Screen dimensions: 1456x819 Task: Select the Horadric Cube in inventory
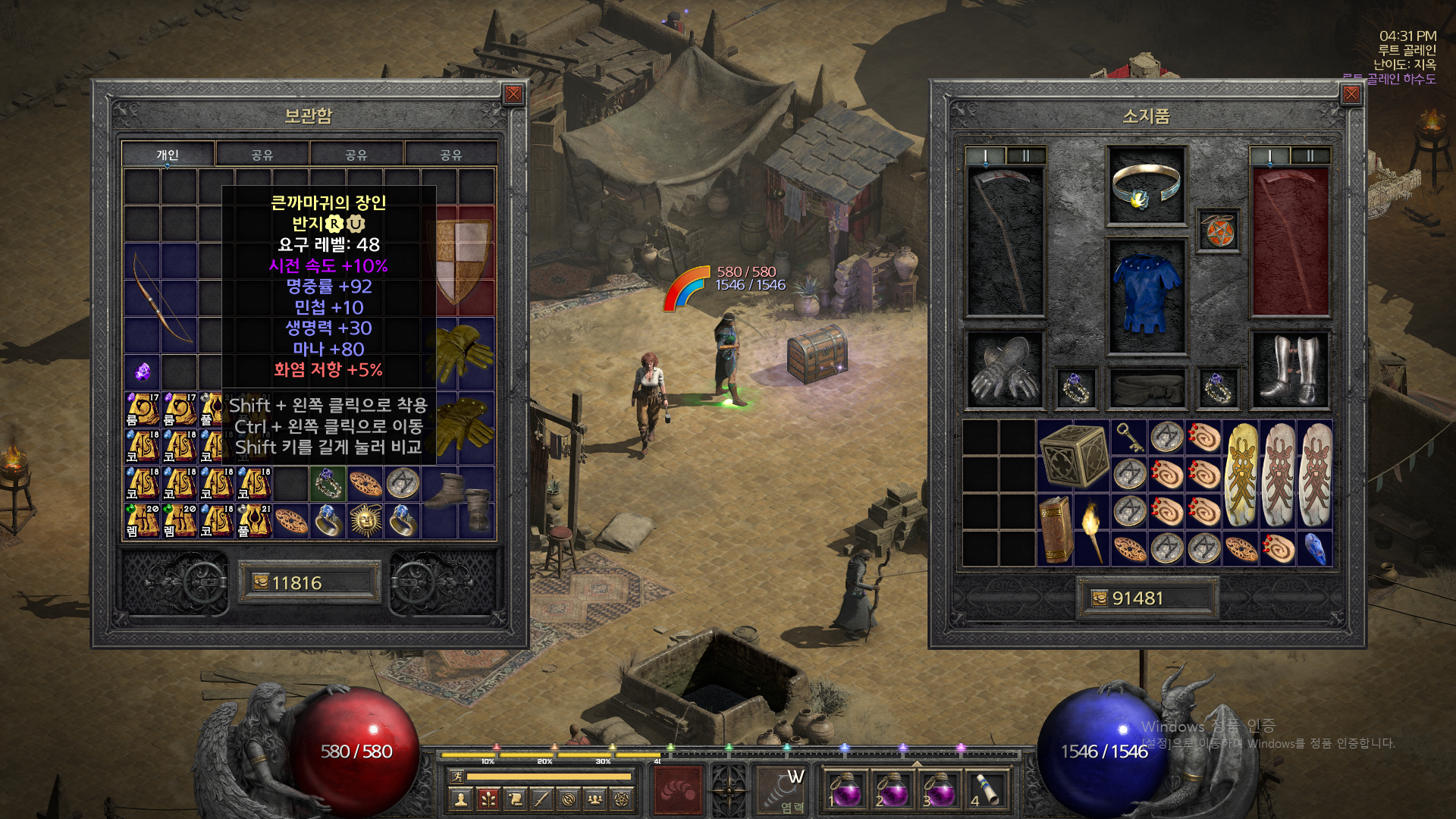[x=1072, y=455]
